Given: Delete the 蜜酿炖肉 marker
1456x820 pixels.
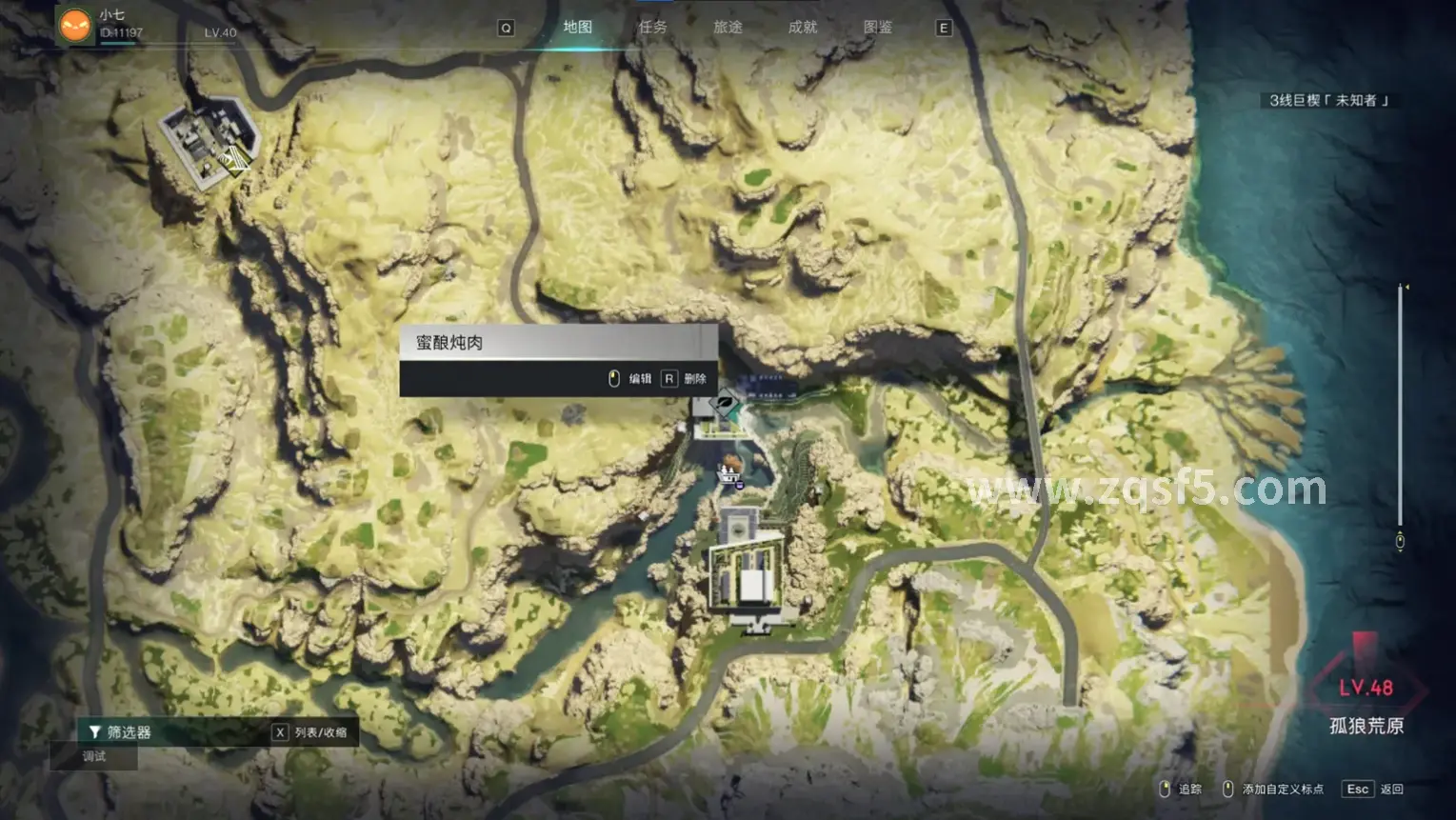Looking at the screenshot, I should coord(687,379).
